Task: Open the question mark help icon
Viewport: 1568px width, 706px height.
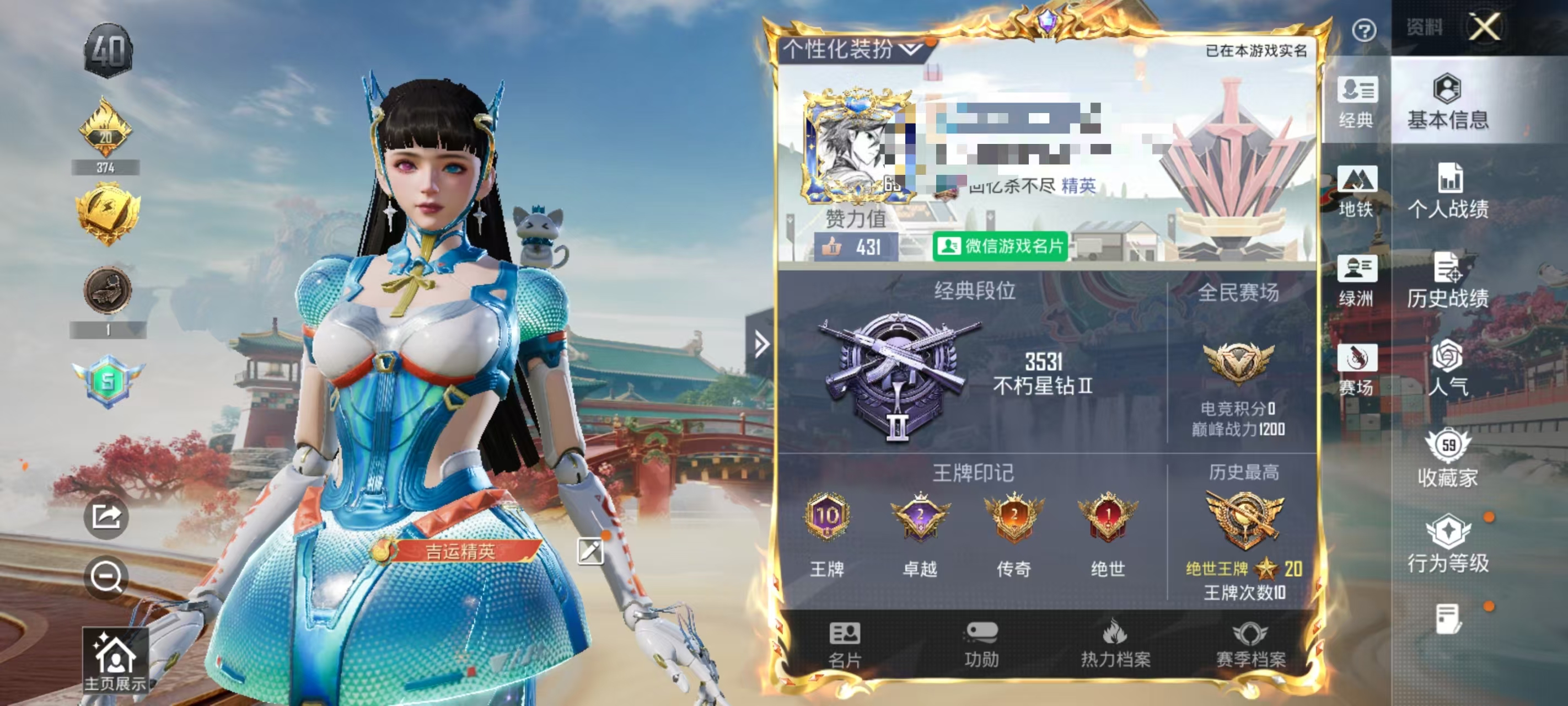Action: coord(1365,31)
